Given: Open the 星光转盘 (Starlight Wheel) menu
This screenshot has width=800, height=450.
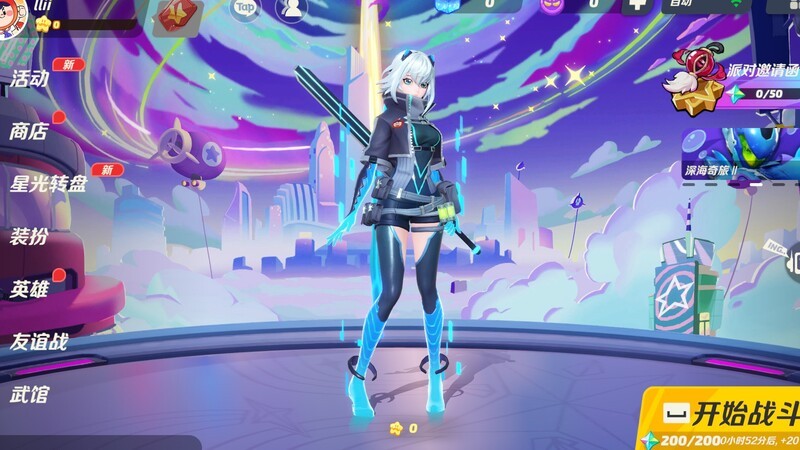Looking at the screenshot, I should [x=48, y=184].
